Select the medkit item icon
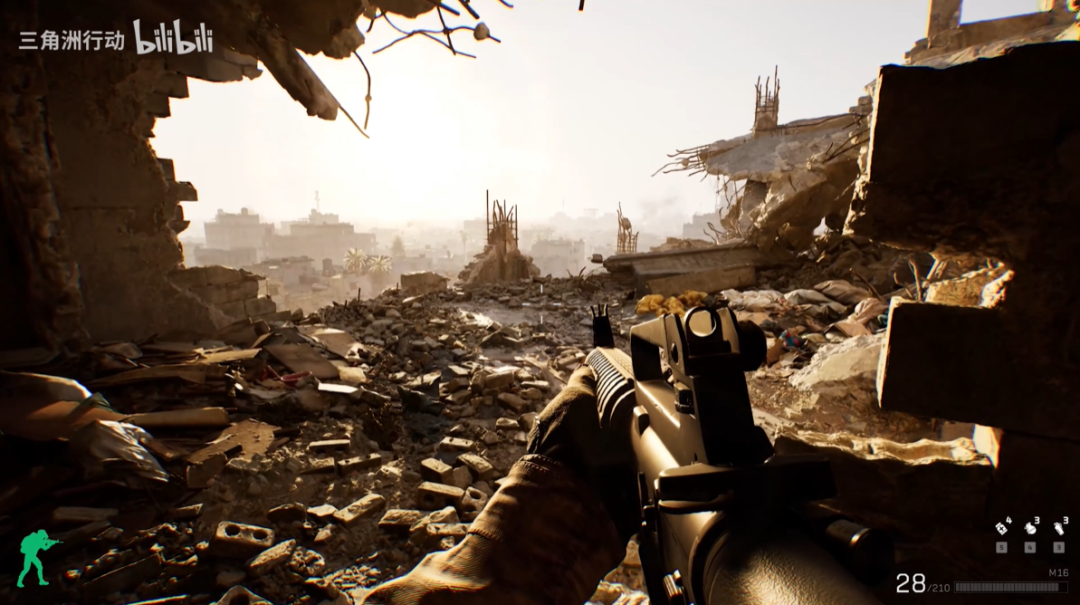The height and width of the screenshot is (605, 1080). coord(1001,529)
